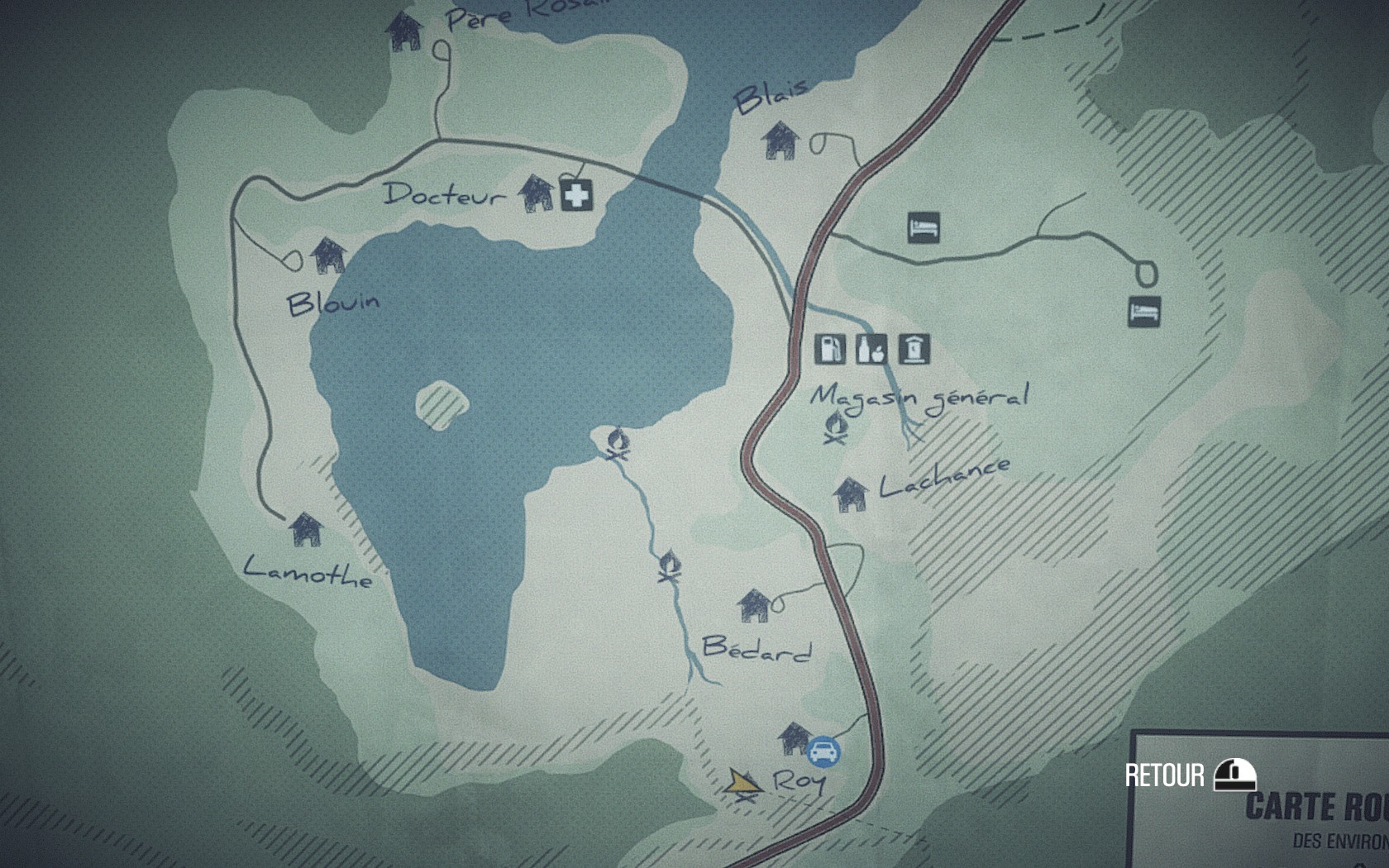Screen dimensions: 1389x868
Task: Click the Roy house marker
Action: click(795, 737)
